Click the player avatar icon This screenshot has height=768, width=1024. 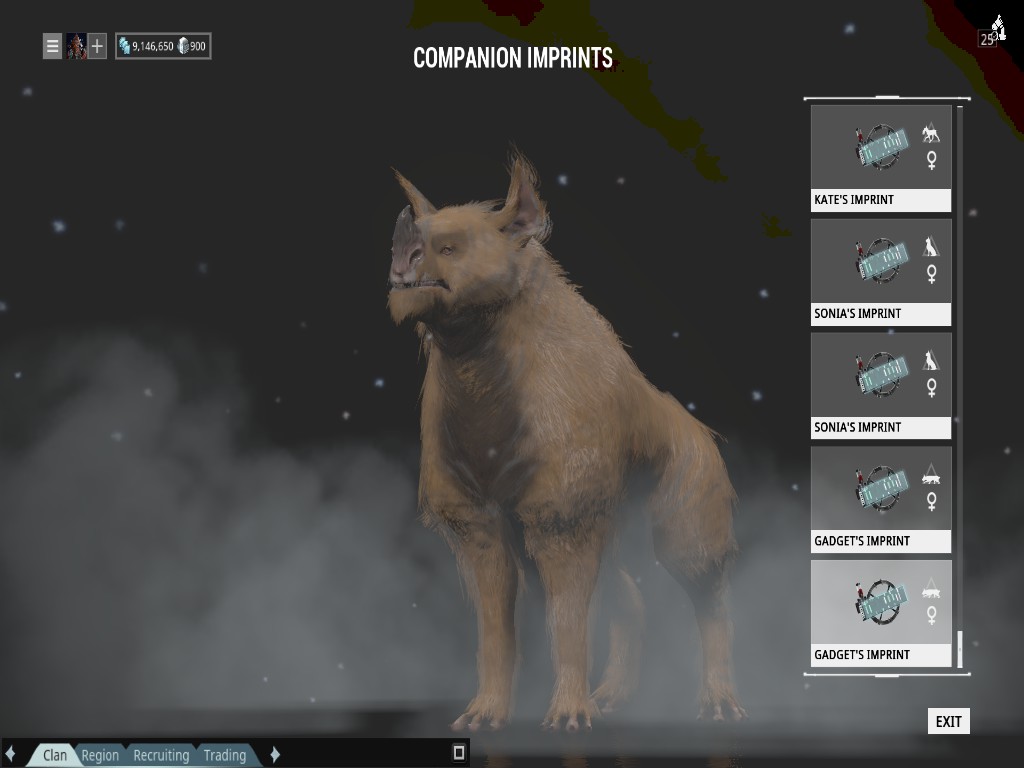76,46
